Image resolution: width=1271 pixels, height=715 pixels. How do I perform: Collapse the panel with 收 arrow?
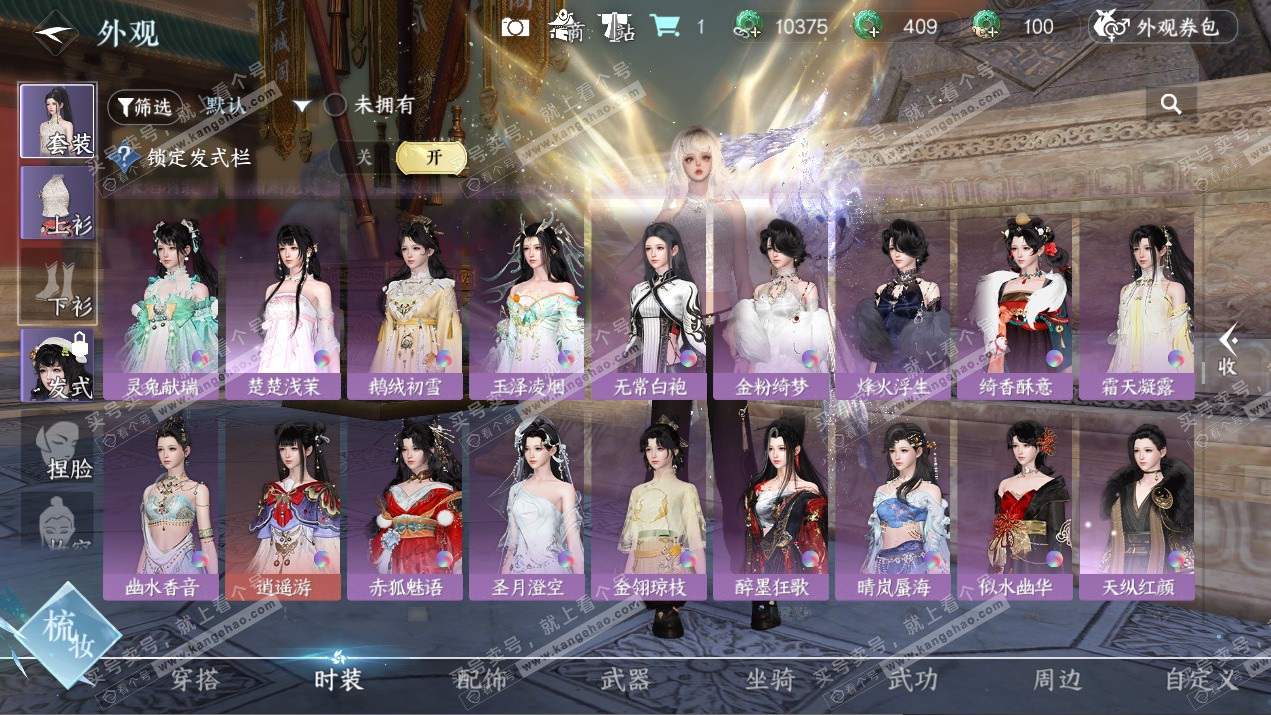(x=1228, y=351)
